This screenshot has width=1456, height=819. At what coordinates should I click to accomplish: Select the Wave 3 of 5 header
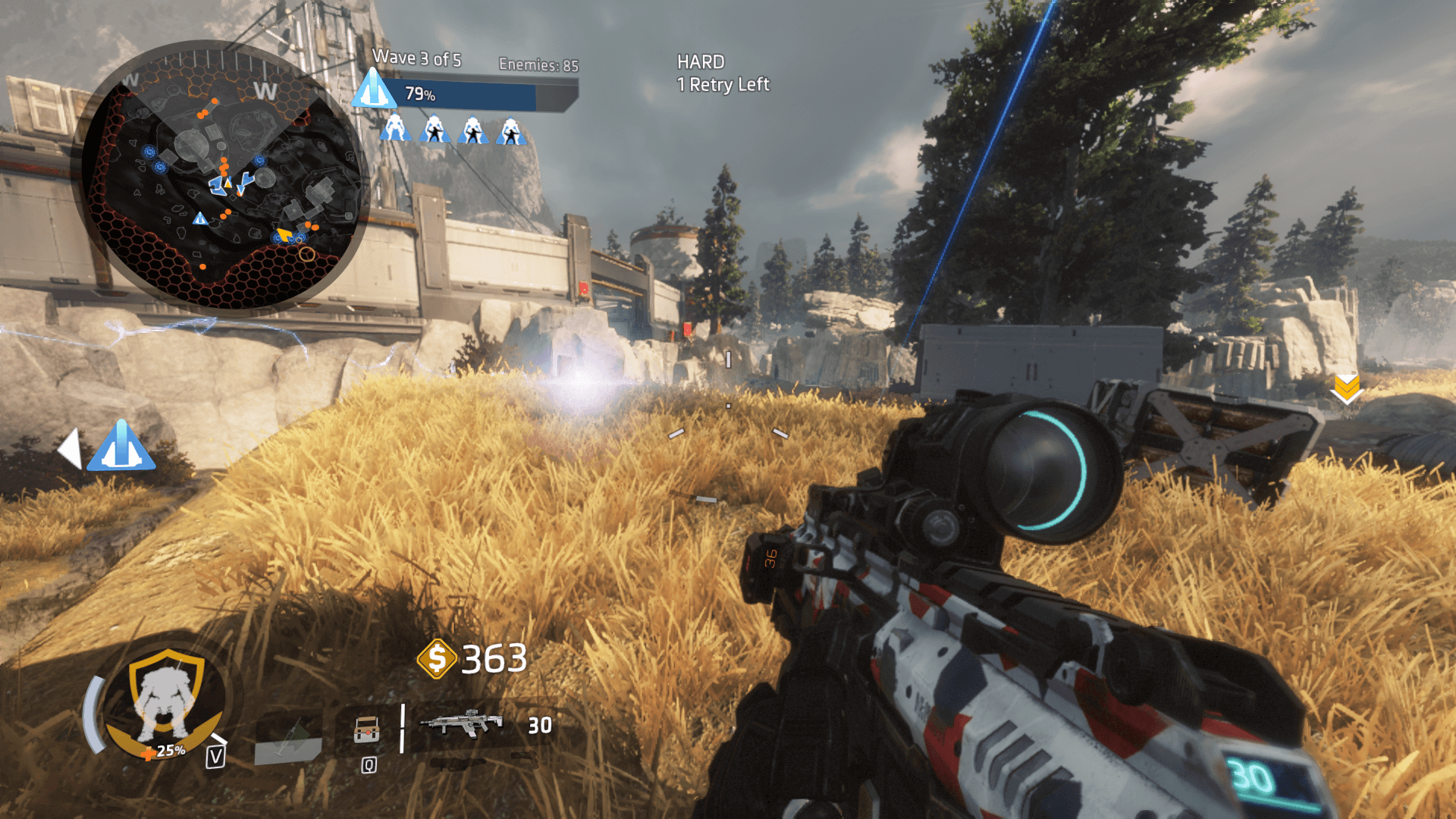[x=416, y=59]
